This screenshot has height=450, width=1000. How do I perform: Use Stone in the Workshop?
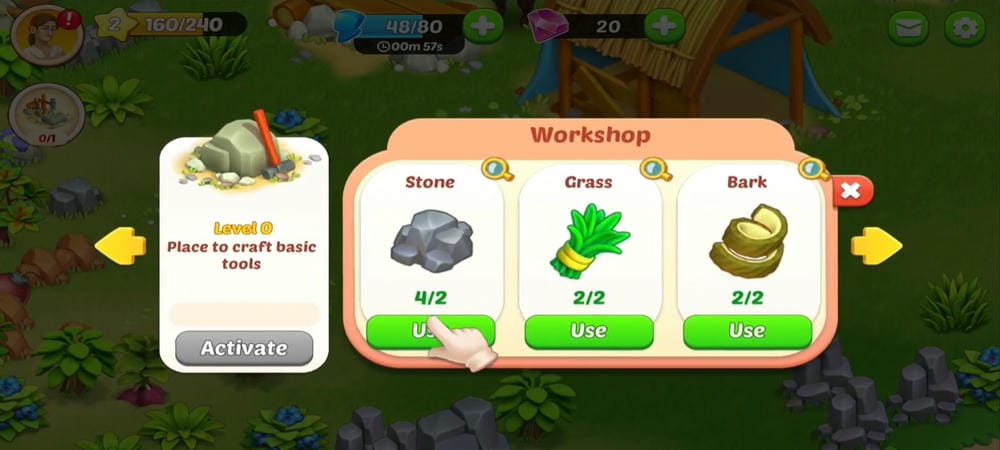coord(430,331)
